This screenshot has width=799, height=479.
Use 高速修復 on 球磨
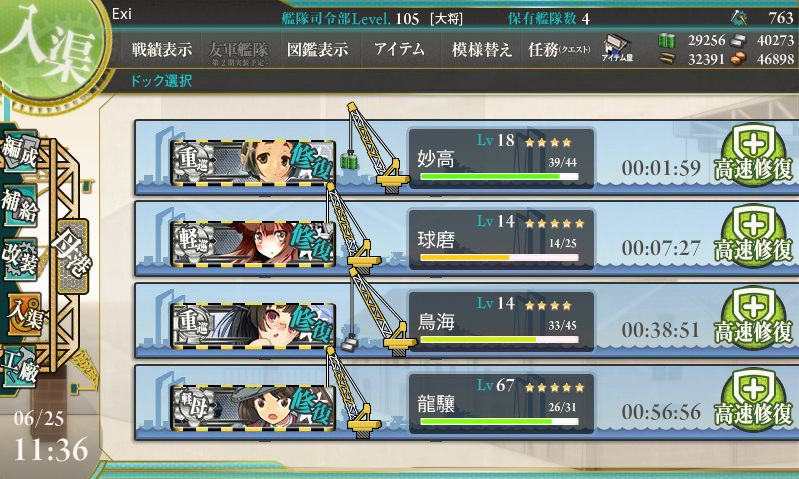(756, 237)
